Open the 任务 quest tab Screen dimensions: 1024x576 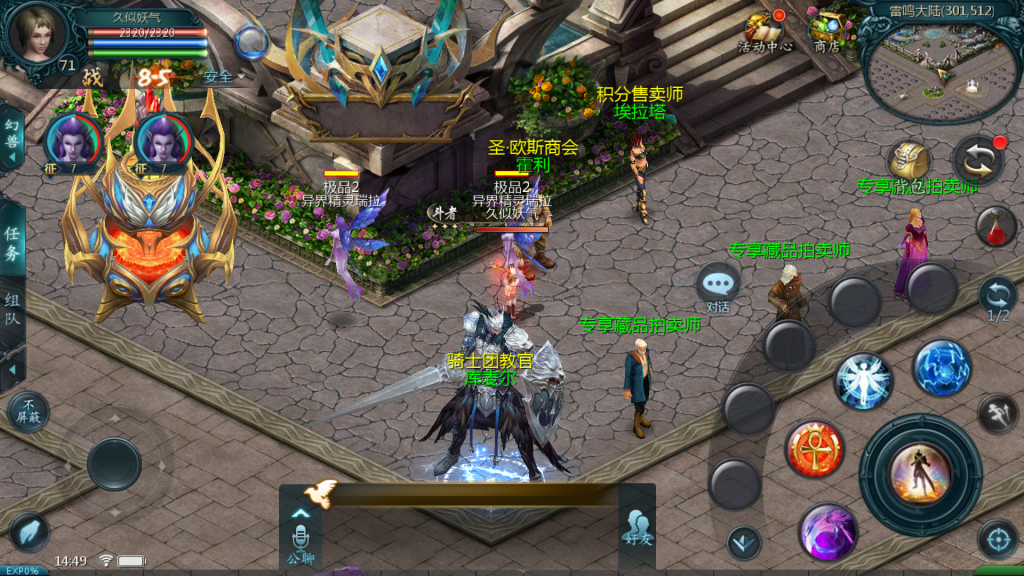[x=12, y=245]
